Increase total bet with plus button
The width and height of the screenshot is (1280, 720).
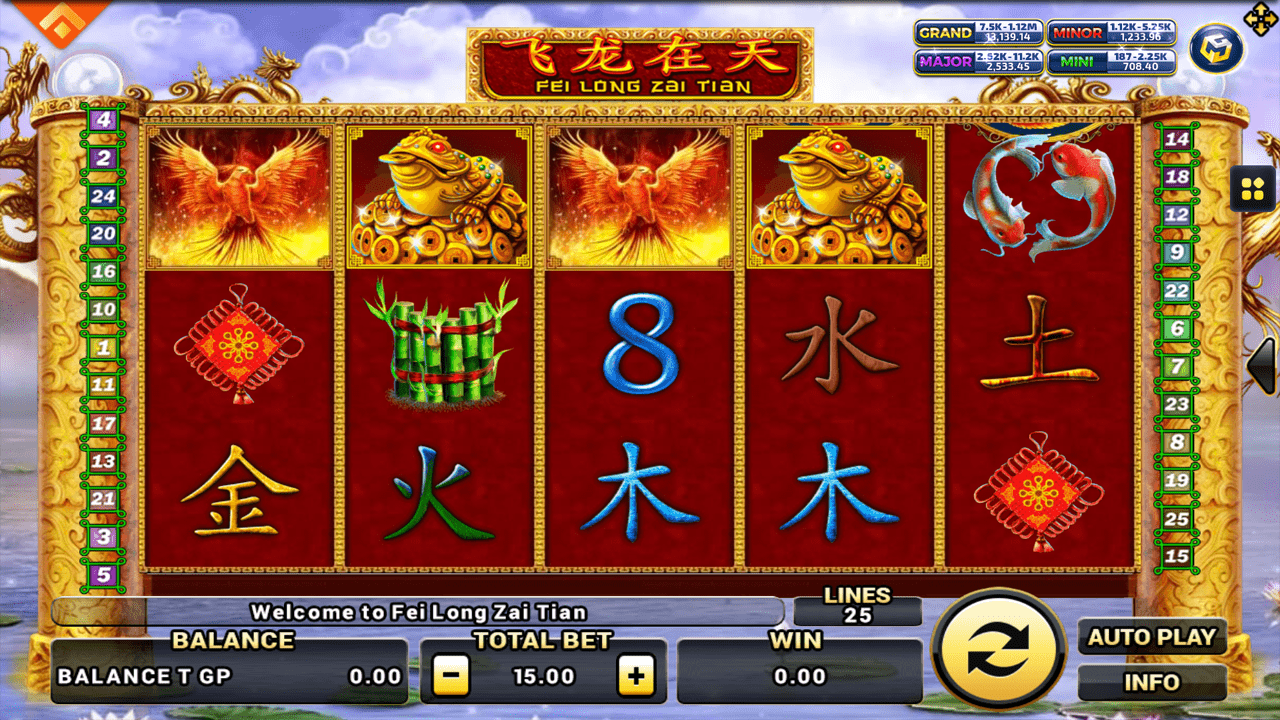tap(635, 677)
